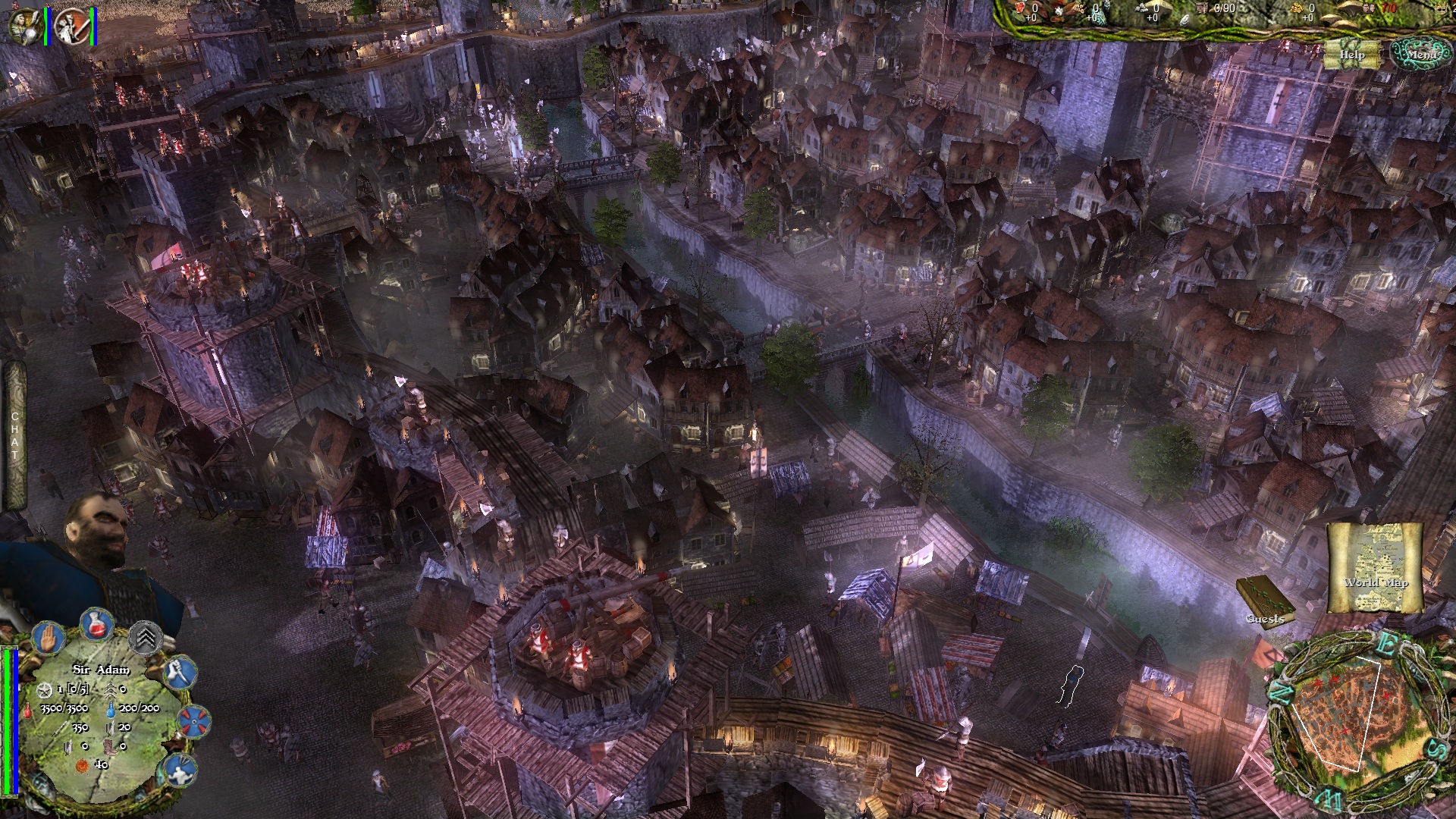Open the game Menu
The image size is (1456, 819).
pos(1420,54)
